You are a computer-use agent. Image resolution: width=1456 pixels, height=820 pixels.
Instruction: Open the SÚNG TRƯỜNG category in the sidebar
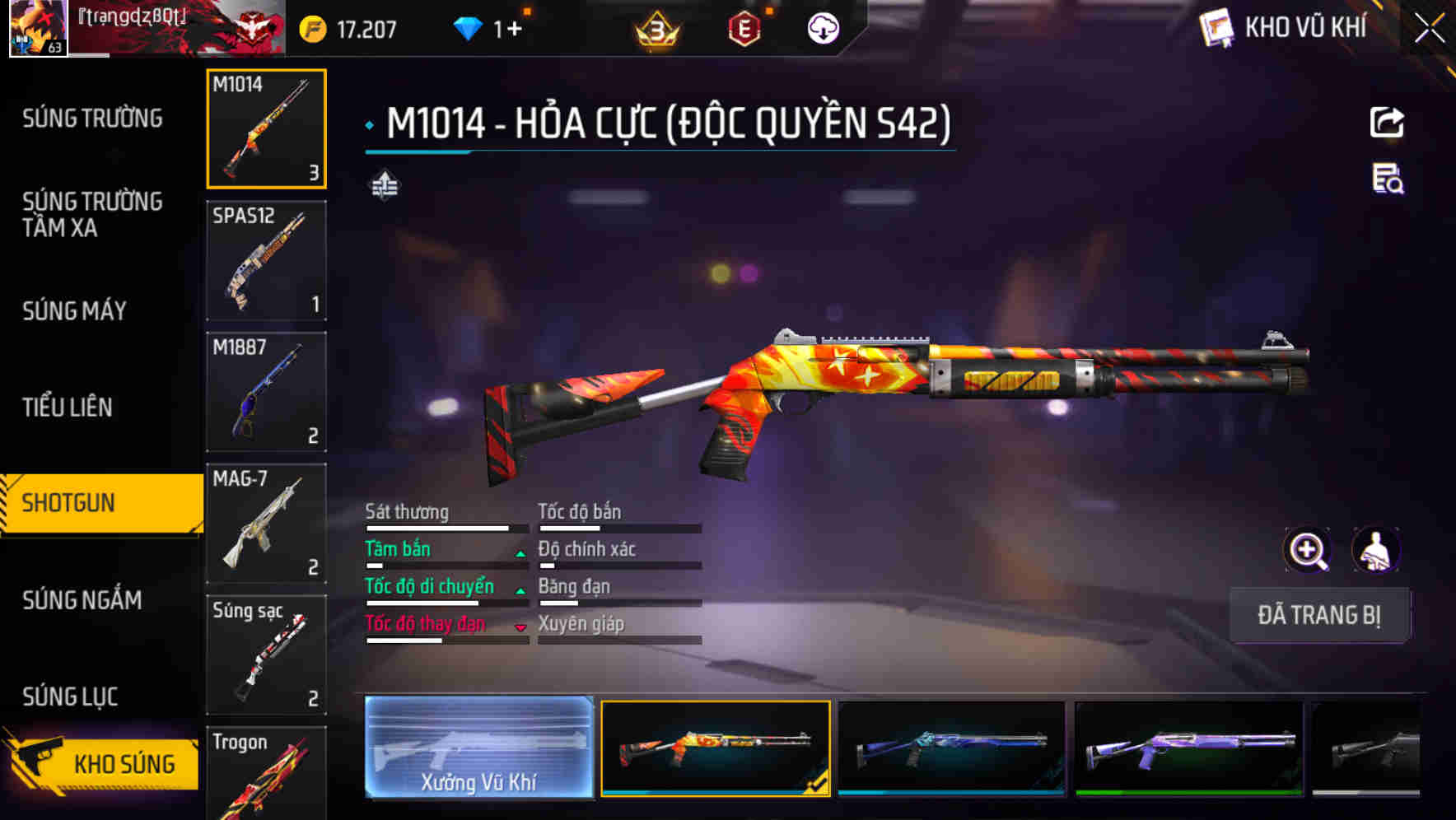click(x=91, y=118)
